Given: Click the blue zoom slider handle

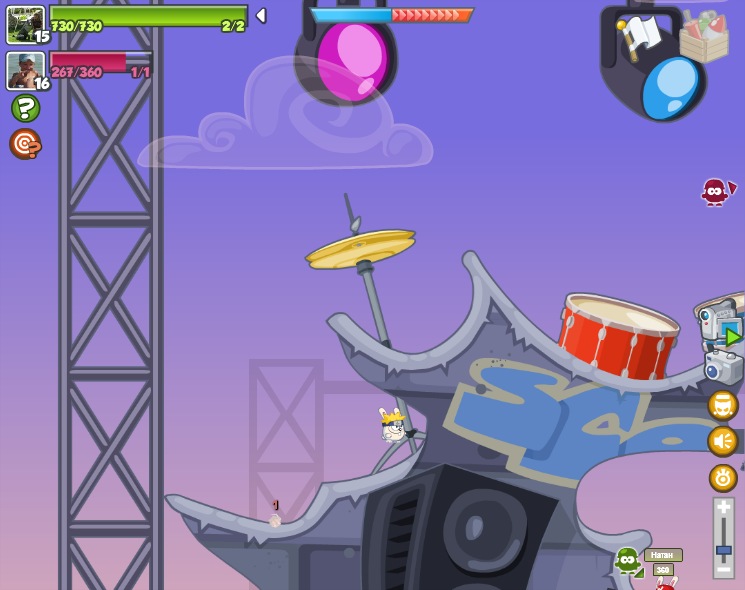Looking at the screenshot, I should point(723,549).
